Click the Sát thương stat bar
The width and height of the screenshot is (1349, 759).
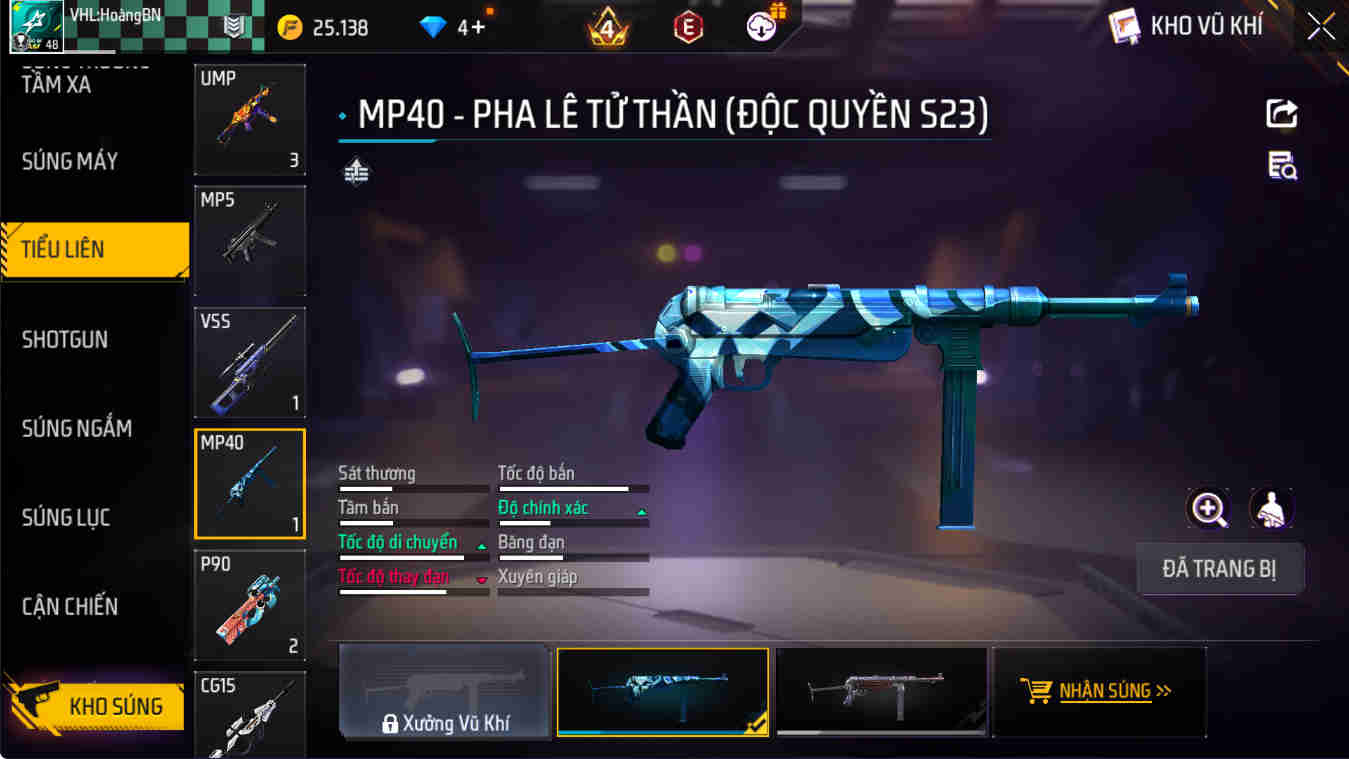tap(412, 487)
